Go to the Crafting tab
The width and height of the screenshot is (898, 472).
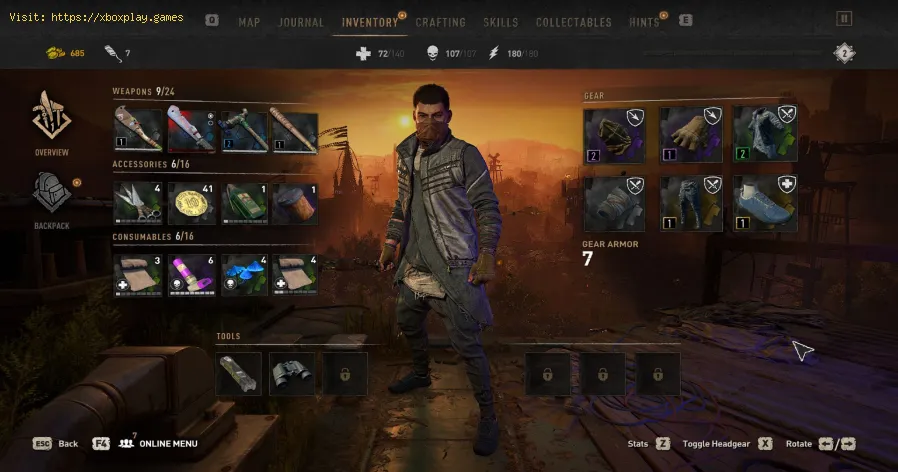[440, 22]
